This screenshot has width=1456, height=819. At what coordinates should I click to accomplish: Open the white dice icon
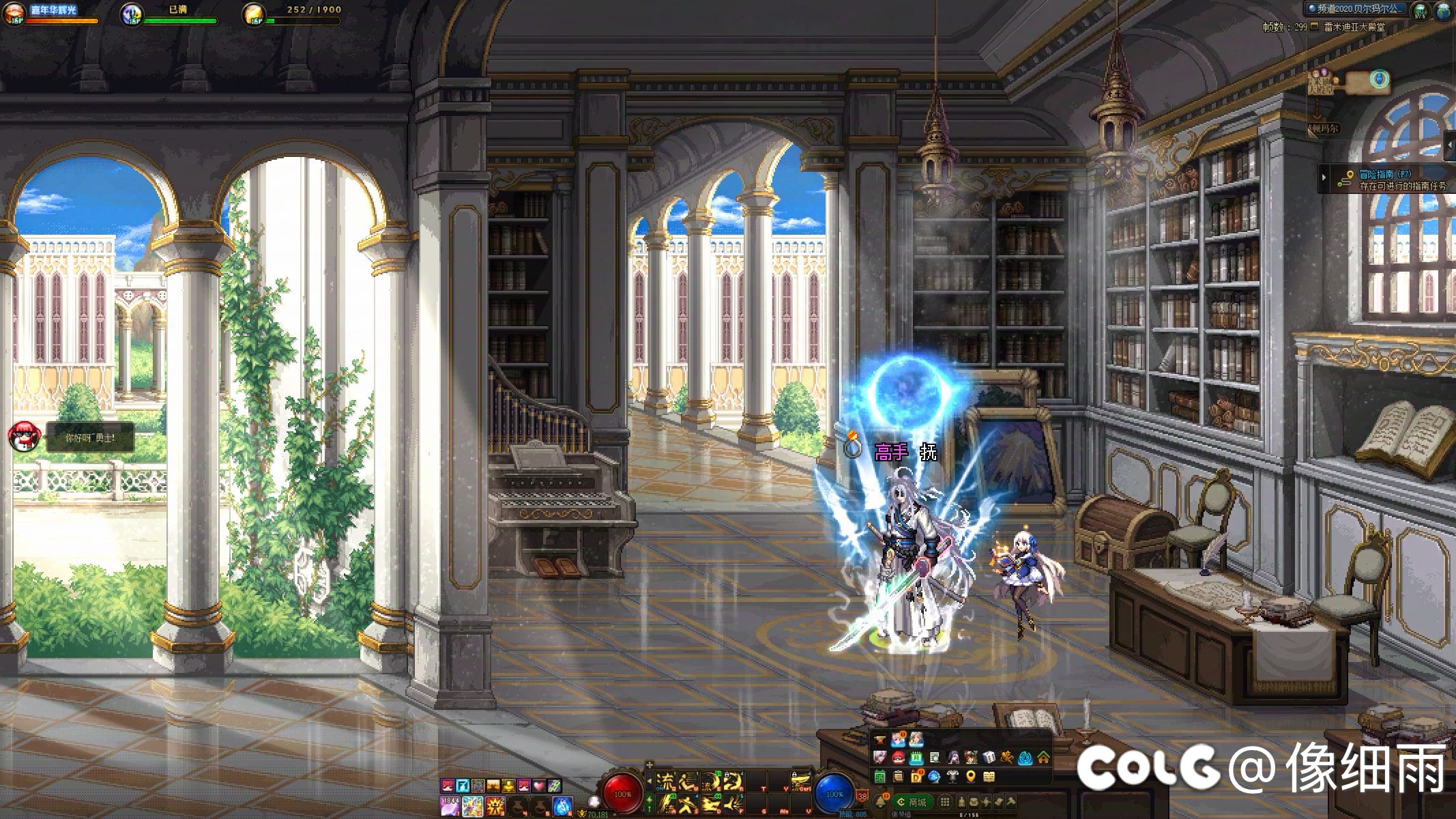pos(989,758)
